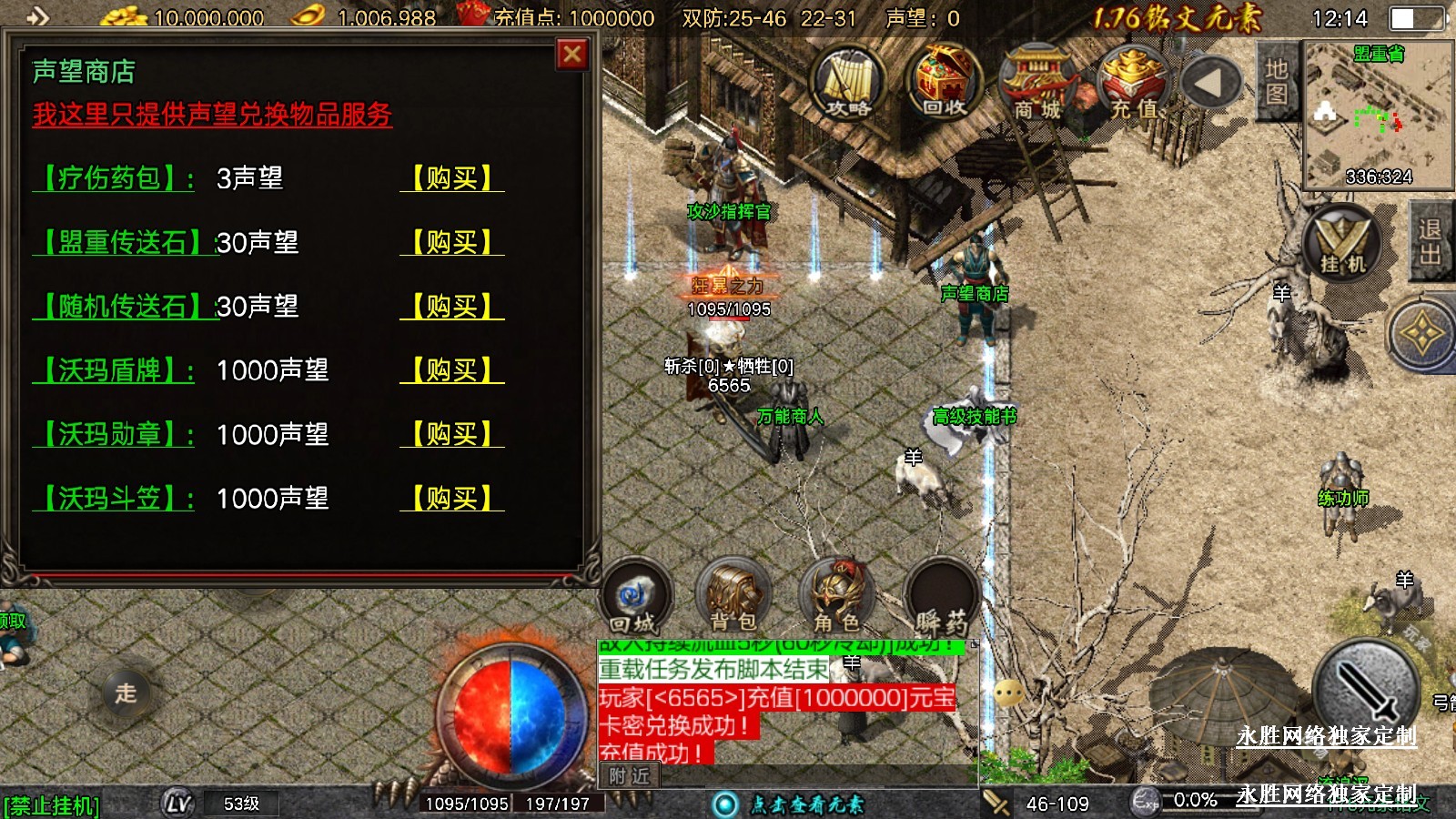Click the 盟重省 minimap
Image resolution: width=1456 pixels, height=819 pixels.
pos(1378,114)
